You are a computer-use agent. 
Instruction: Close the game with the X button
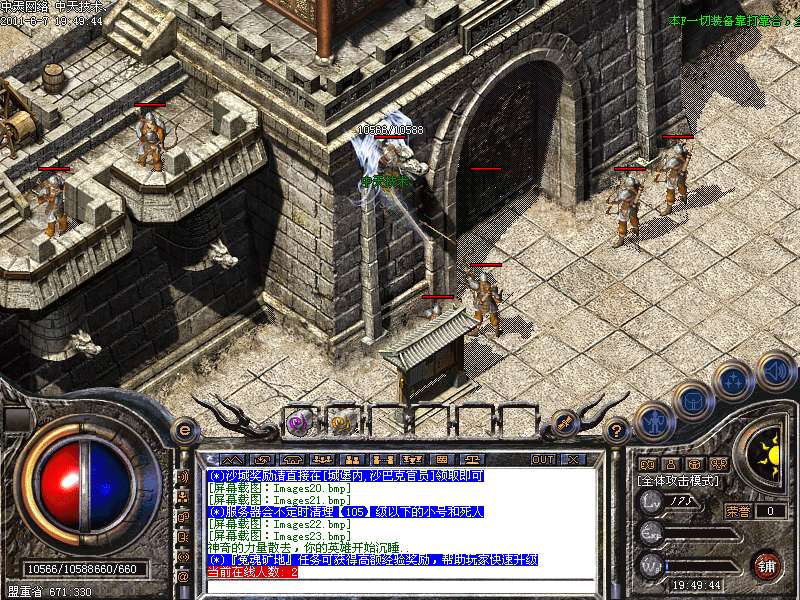[x=574, y=459]
